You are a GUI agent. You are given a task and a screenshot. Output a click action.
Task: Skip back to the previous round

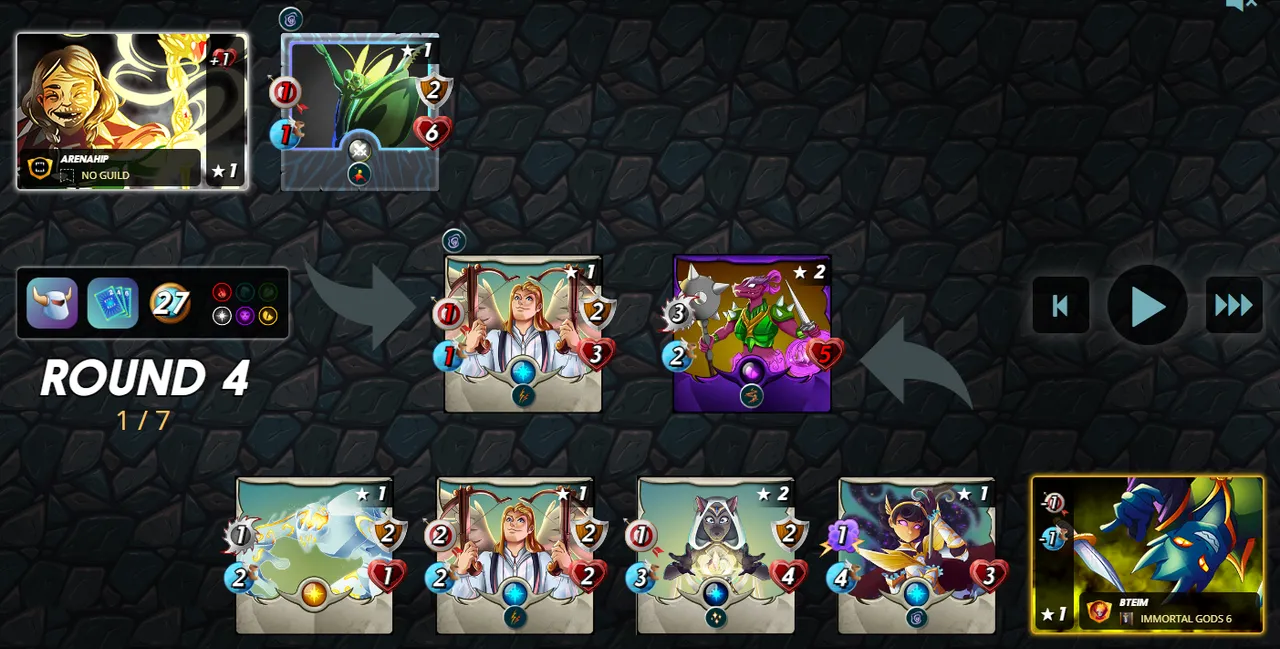coord(1060,305)
